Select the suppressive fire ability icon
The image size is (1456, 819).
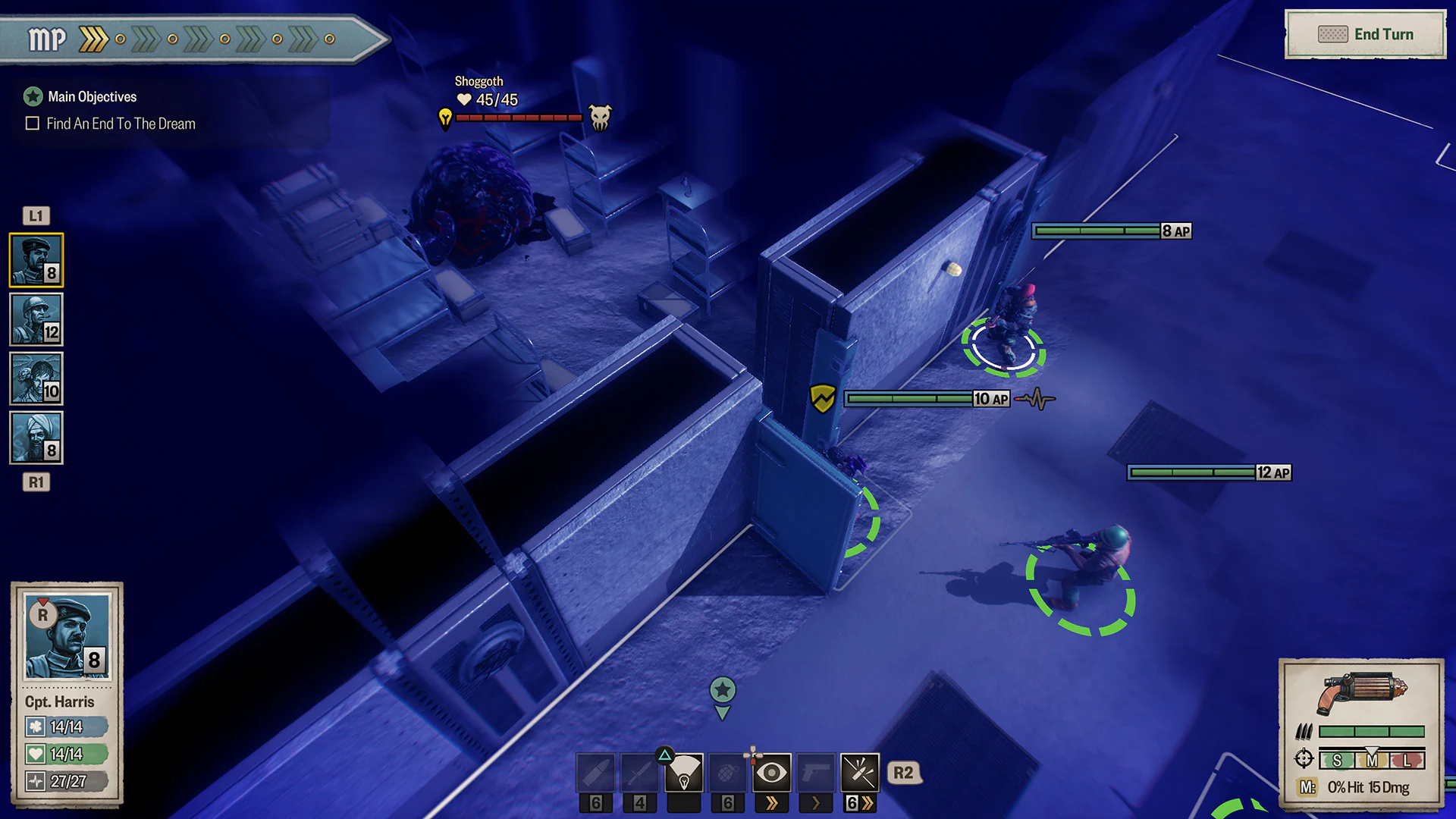click(860, 773)
